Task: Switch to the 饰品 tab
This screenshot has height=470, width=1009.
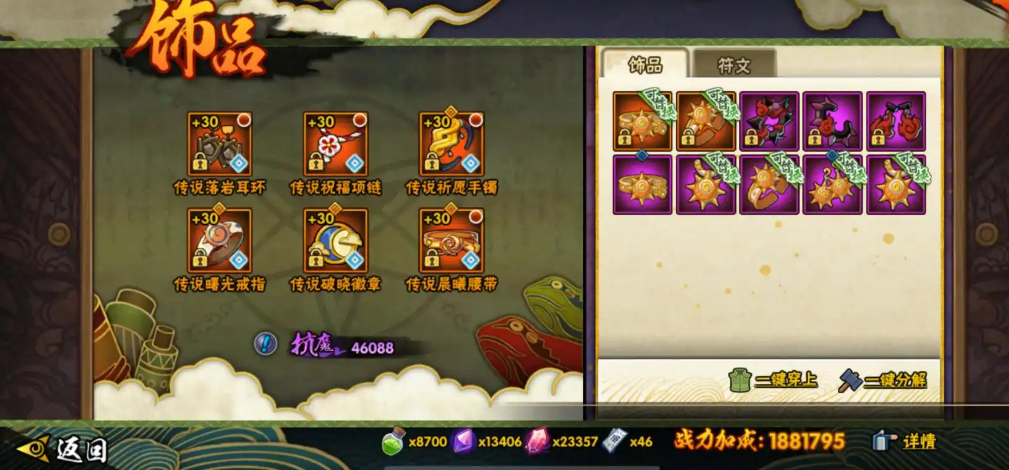Action: pyautogui.click(x=645, y=65)
